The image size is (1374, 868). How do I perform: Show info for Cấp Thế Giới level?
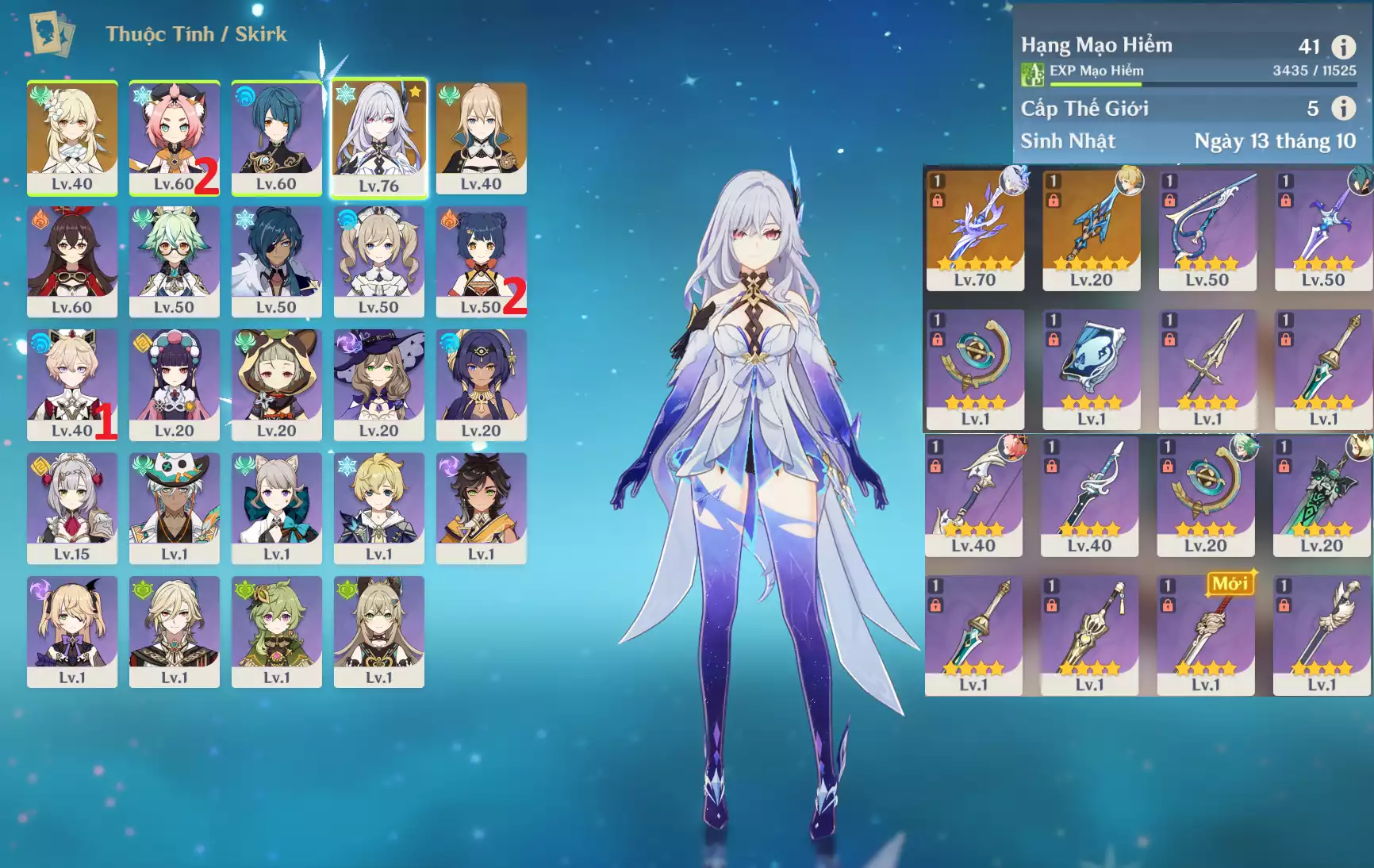tap(1343, 108)
